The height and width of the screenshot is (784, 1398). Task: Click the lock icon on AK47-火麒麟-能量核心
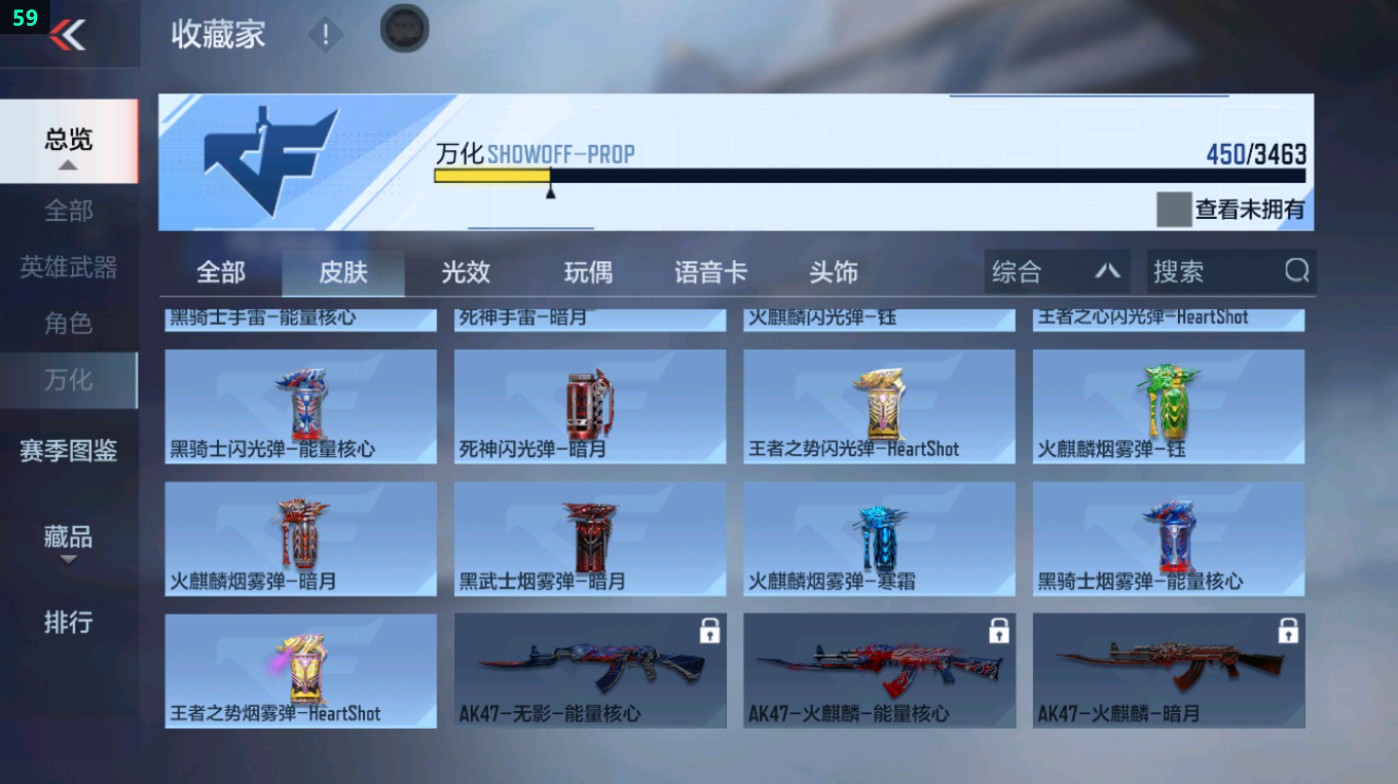tap(997, 630)
